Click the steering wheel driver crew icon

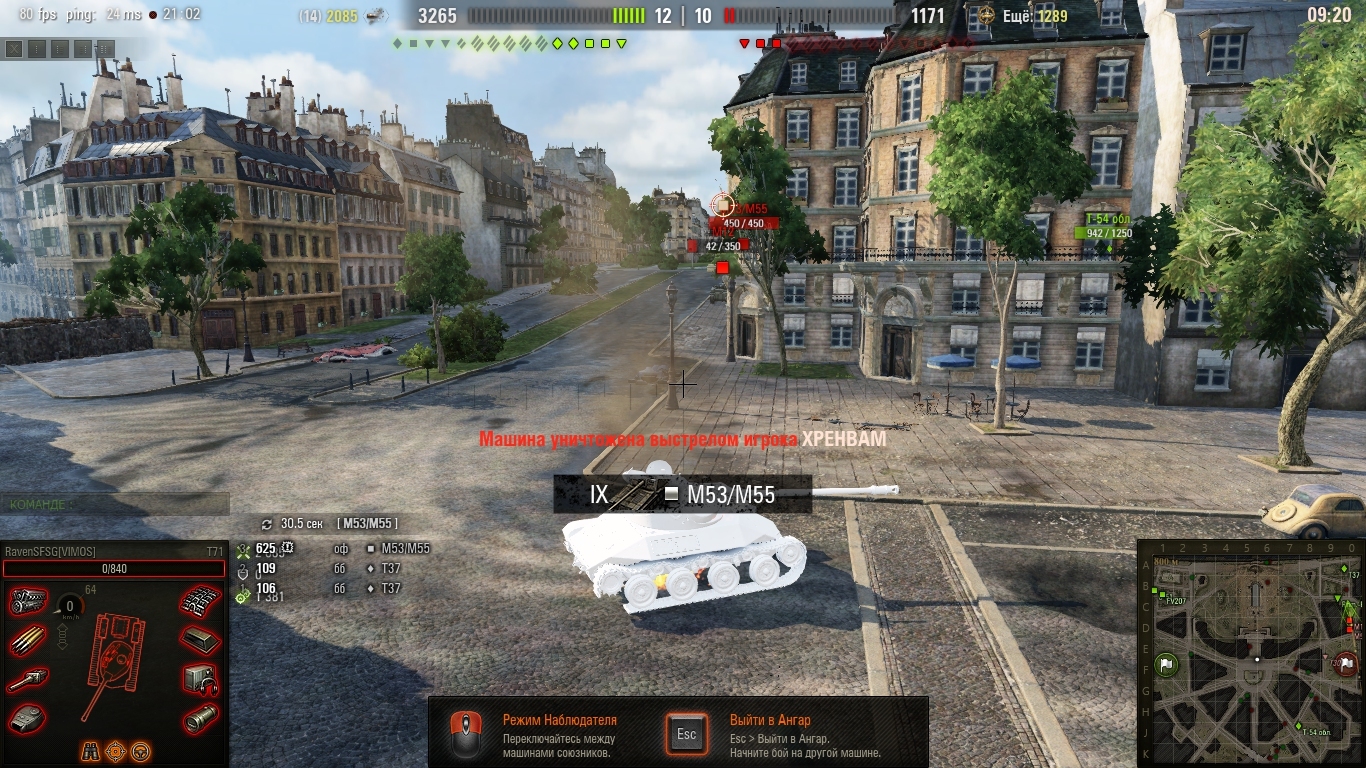click(140, 750)
